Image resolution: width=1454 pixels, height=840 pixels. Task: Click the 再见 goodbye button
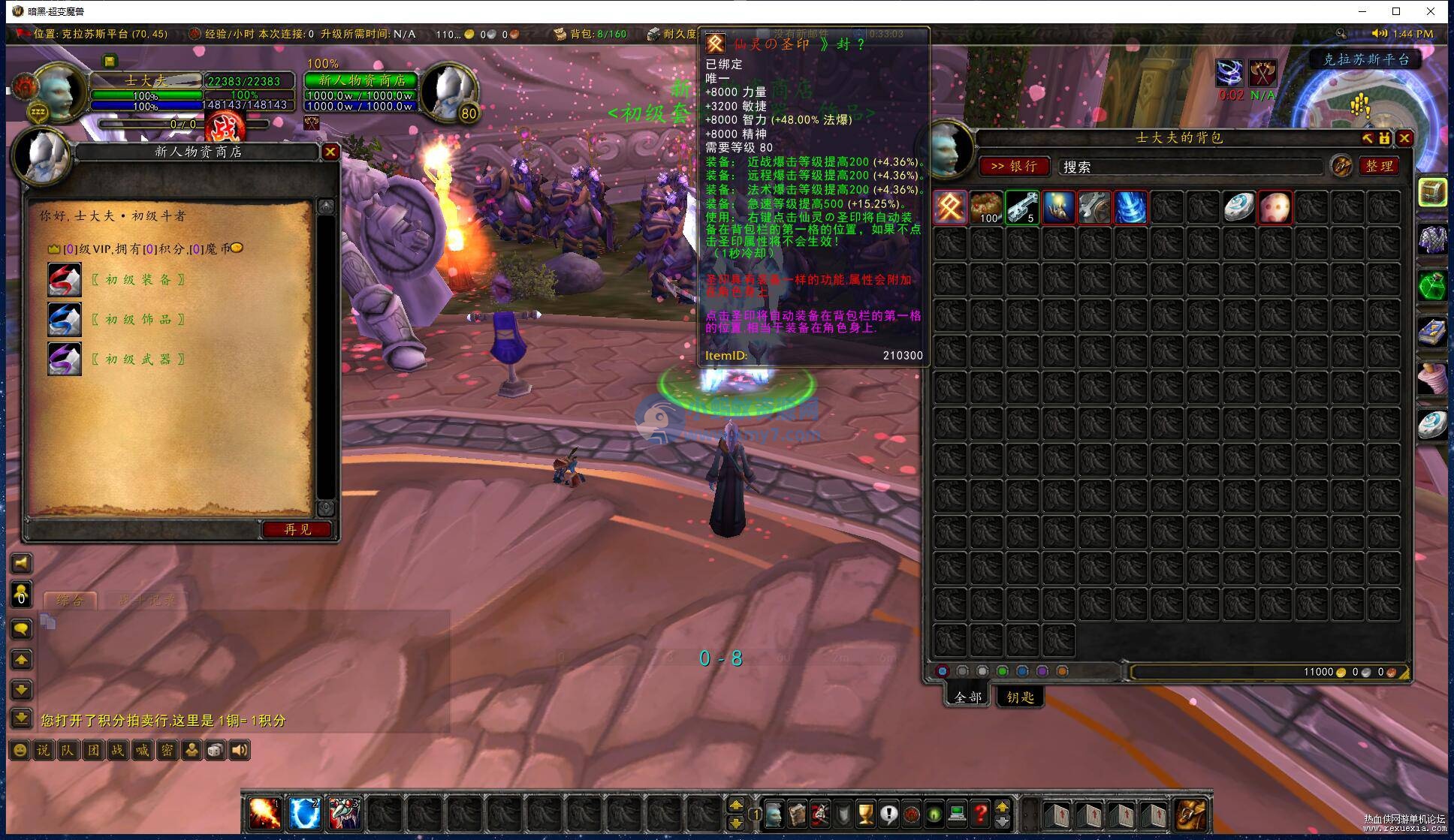[297, 529]
